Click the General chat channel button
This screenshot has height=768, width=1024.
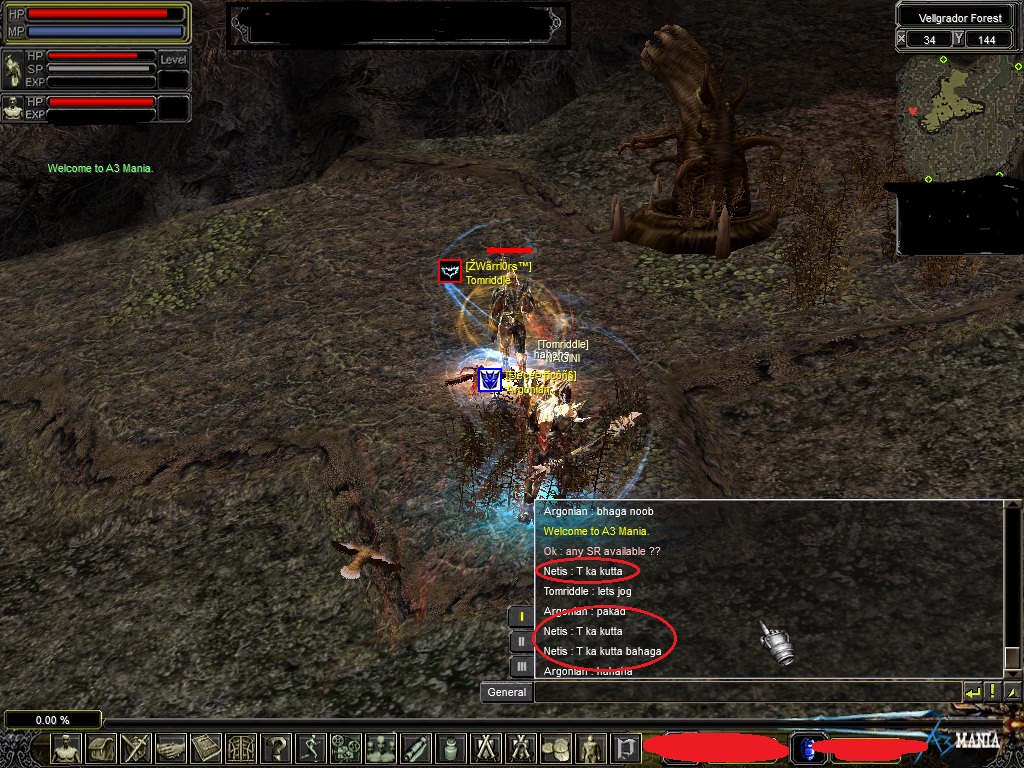(x=507, y=692)
